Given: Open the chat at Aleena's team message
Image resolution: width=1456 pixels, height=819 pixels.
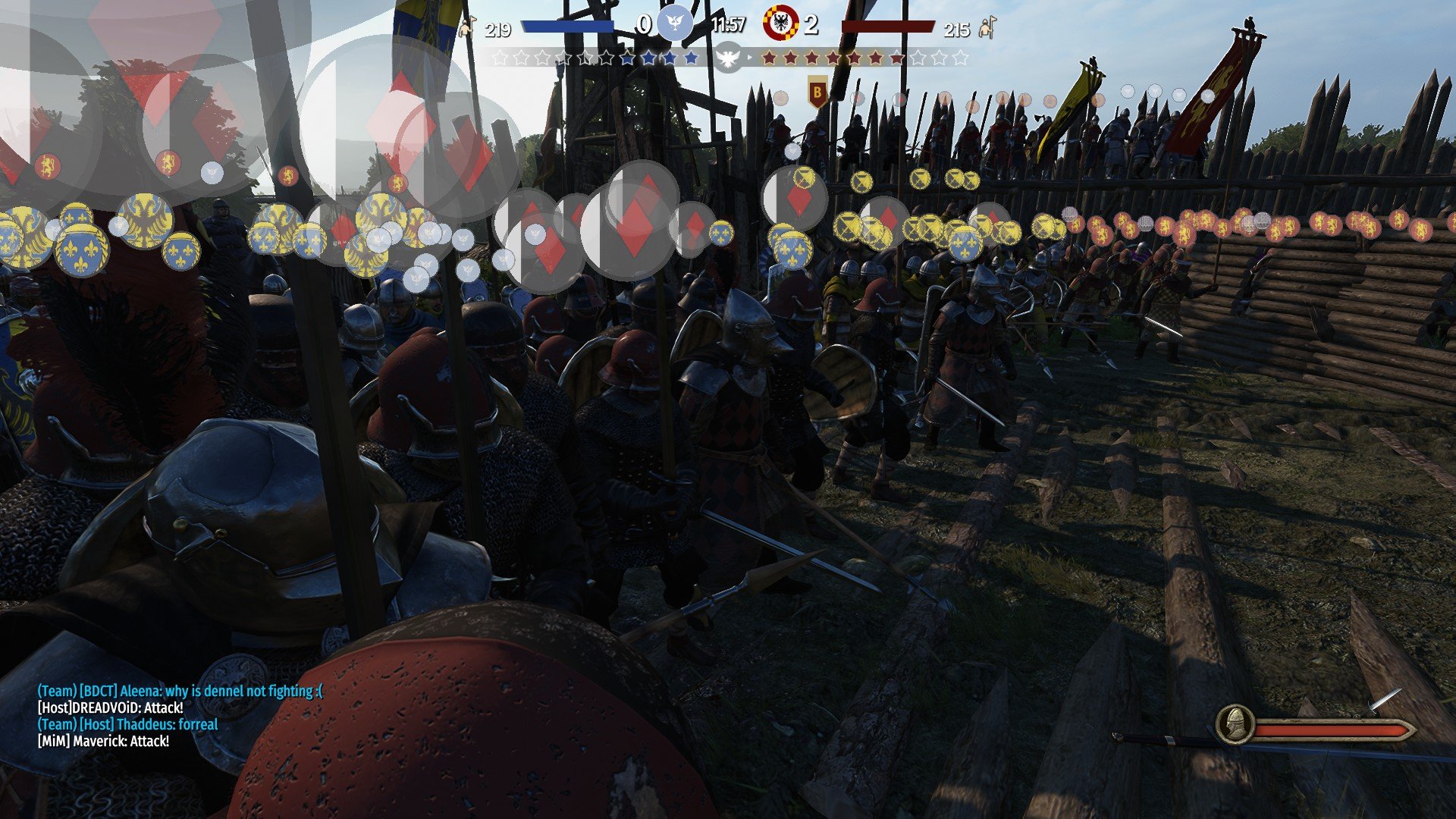Looking at the screenshot, I should tap(180, 691).
